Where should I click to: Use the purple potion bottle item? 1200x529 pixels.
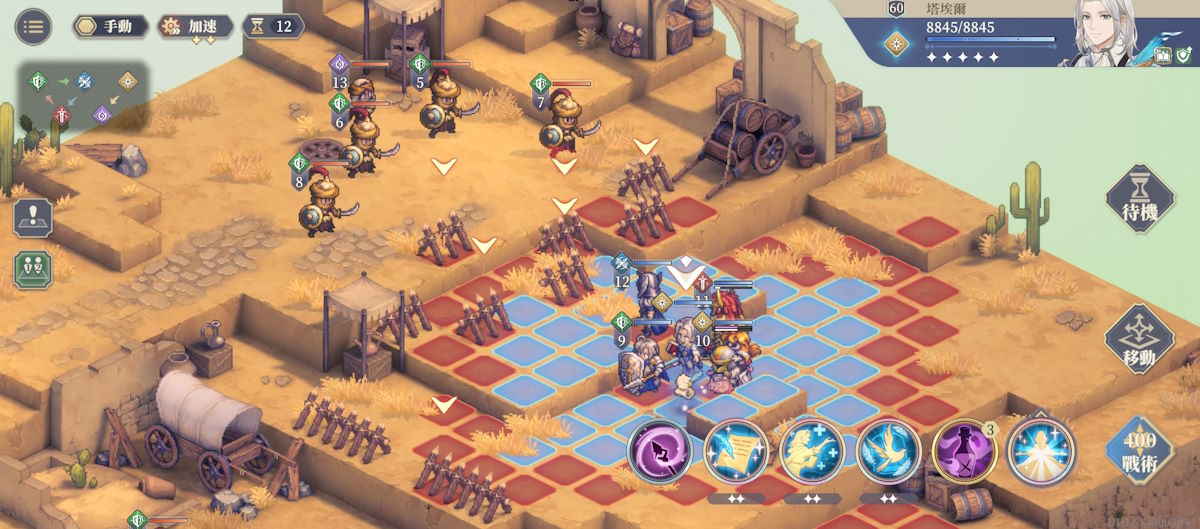pyautogui.click(x=963, y=452)
